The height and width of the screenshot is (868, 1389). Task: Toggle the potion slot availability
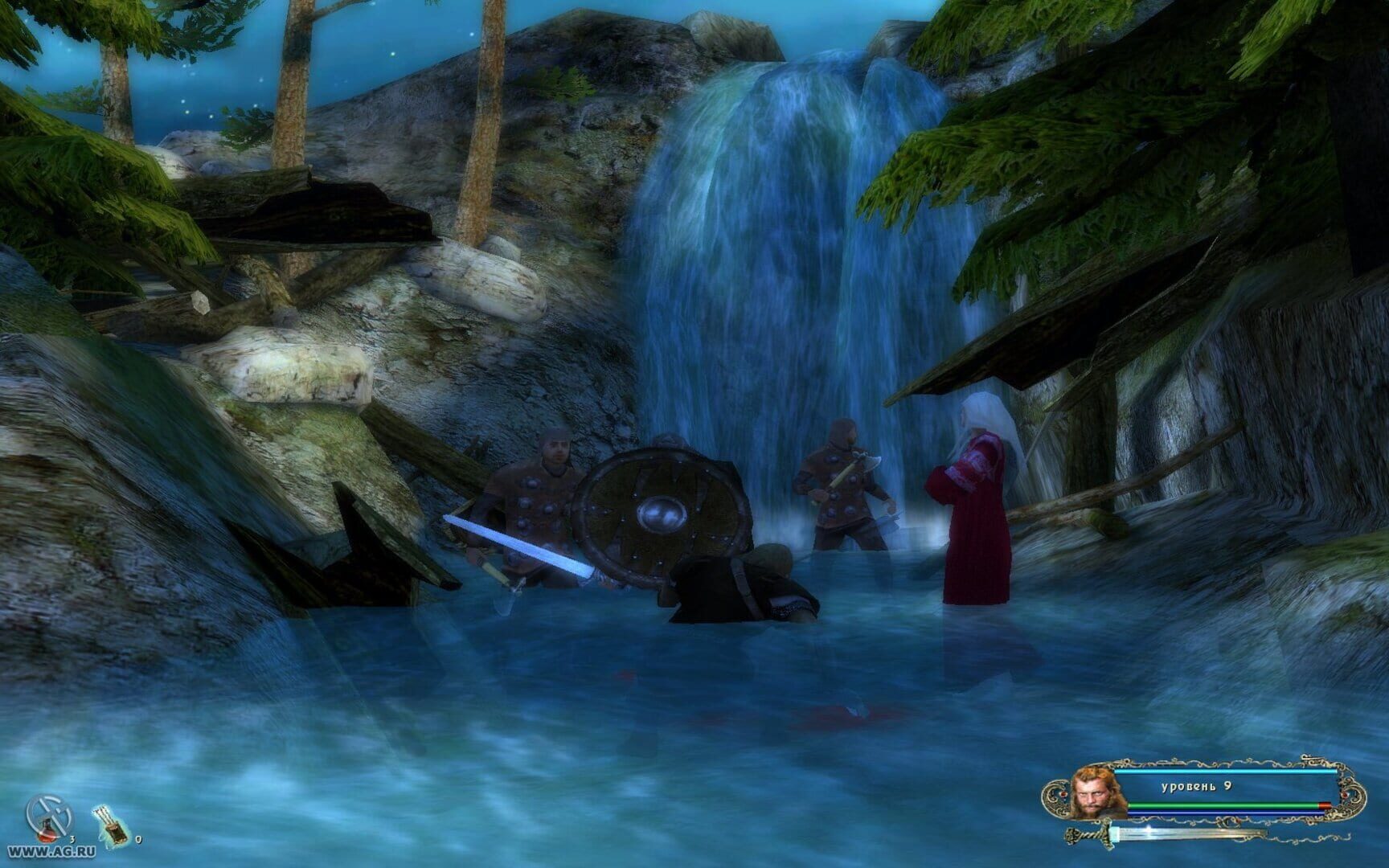point(47,820)
